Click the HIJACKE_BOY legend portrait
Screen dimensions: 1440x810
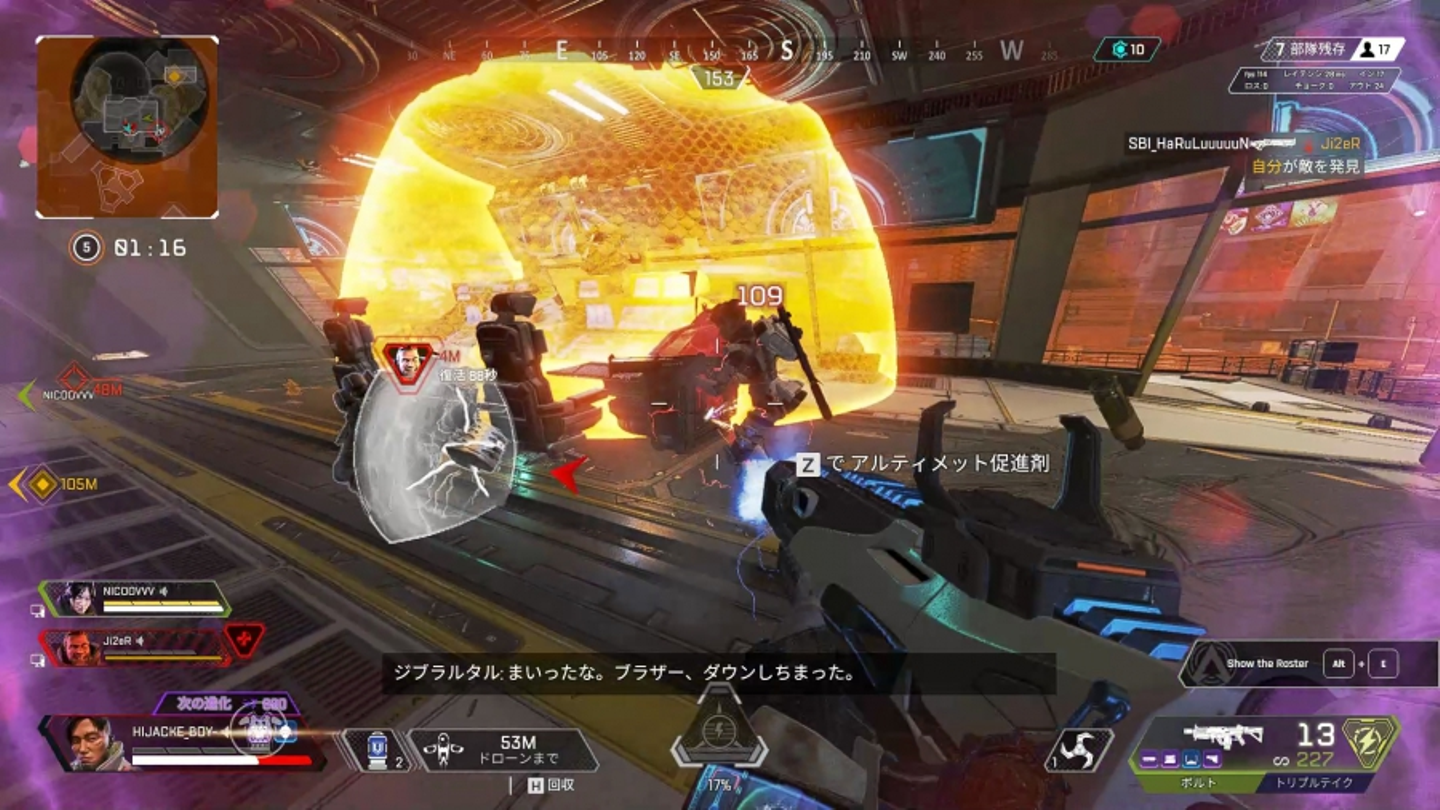click(x=87, y=742)
